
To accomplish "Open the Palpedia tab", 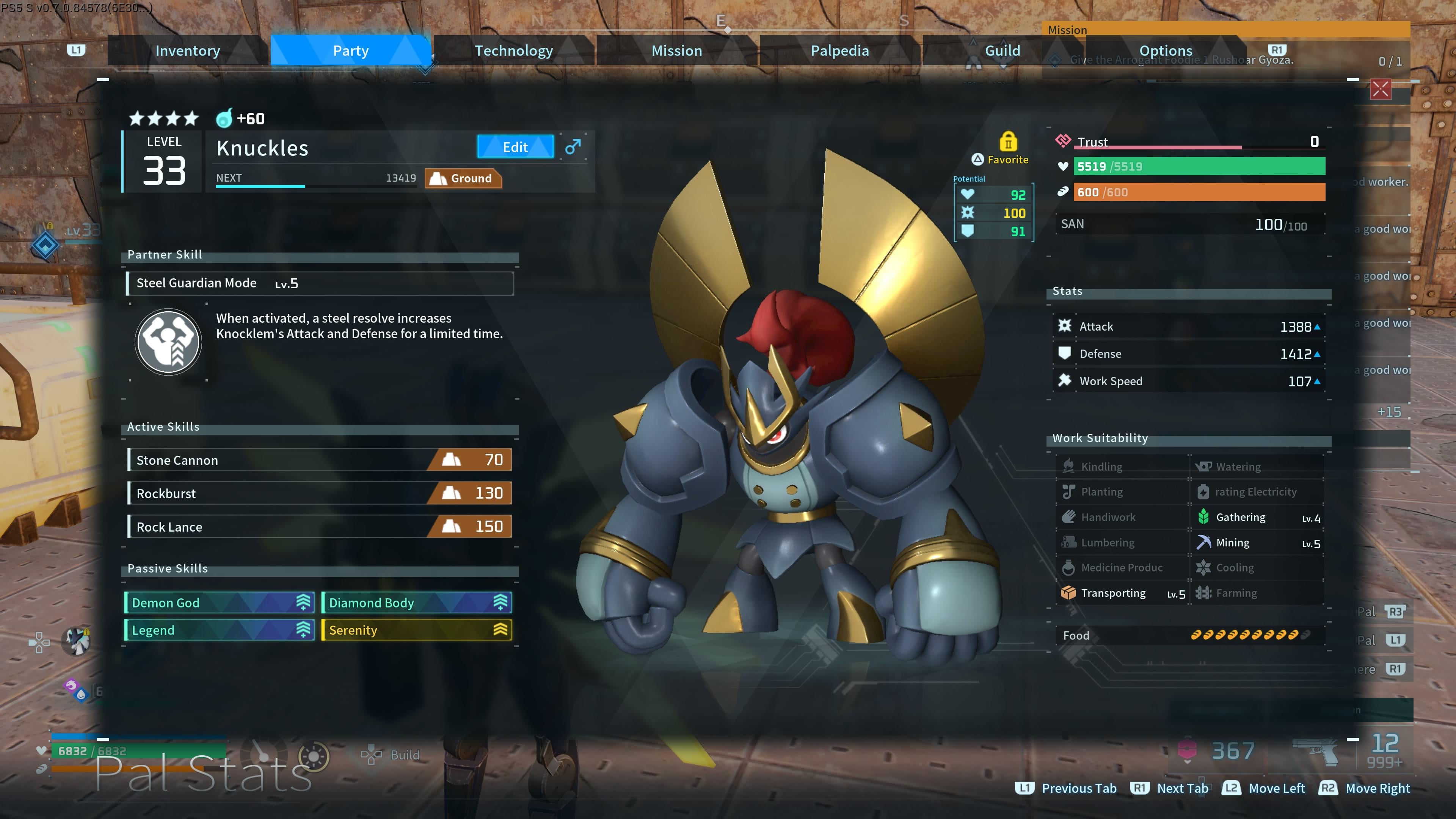I will pos(839,51).
